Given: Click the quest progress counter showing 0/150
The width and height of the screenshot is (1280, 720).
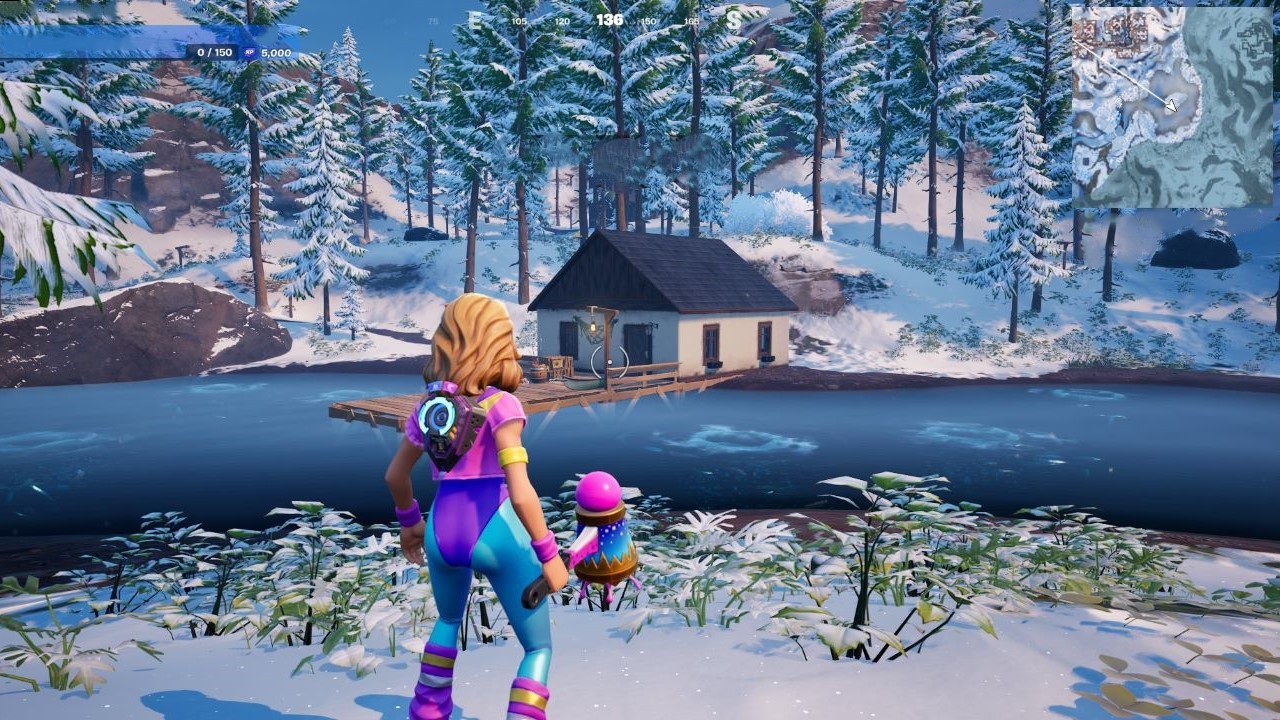Looking at the screenshot, I should coord(214,50).
